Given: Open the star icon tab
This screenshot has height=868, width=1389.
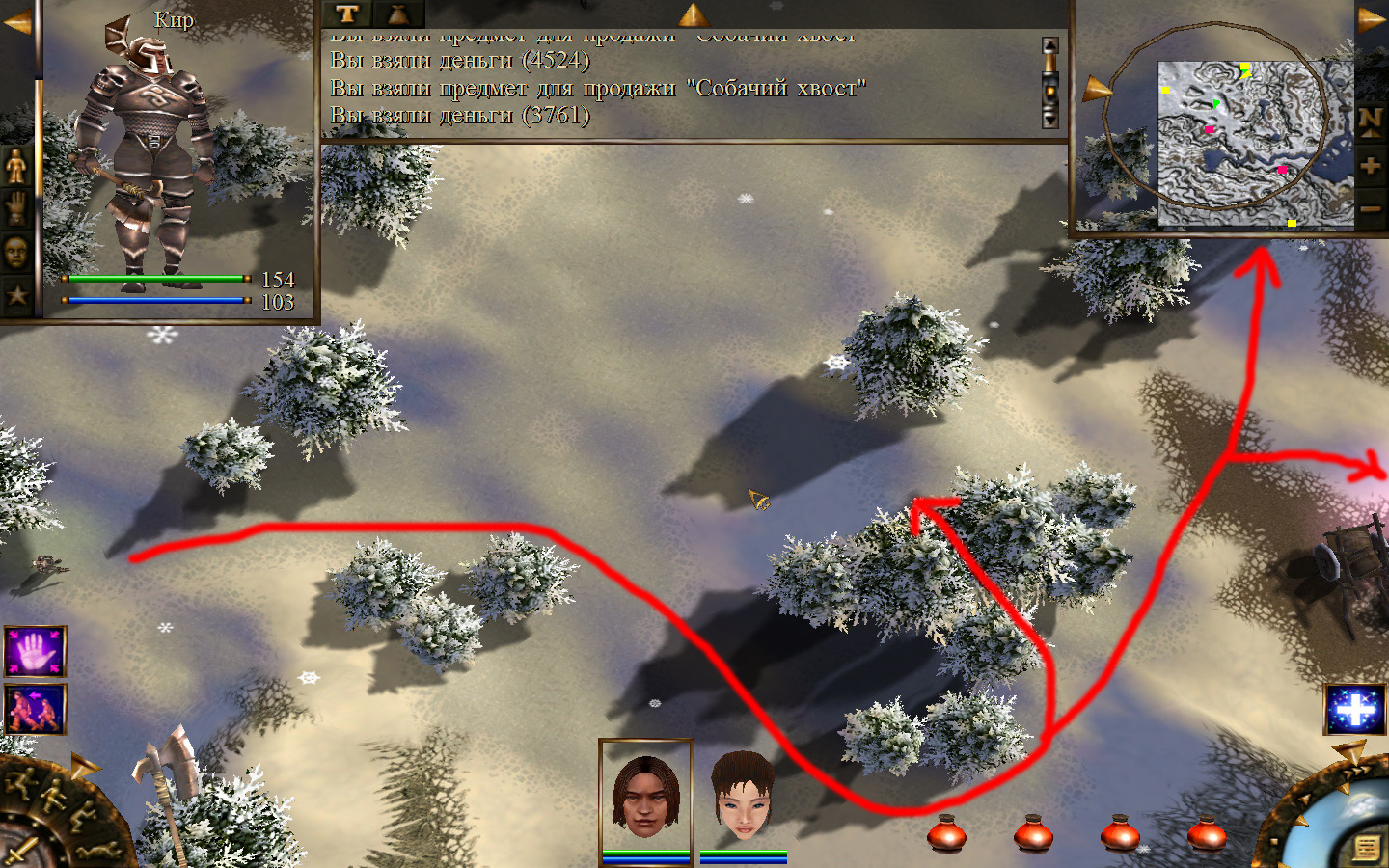Looking at the screenshot, I should (16, 295).
